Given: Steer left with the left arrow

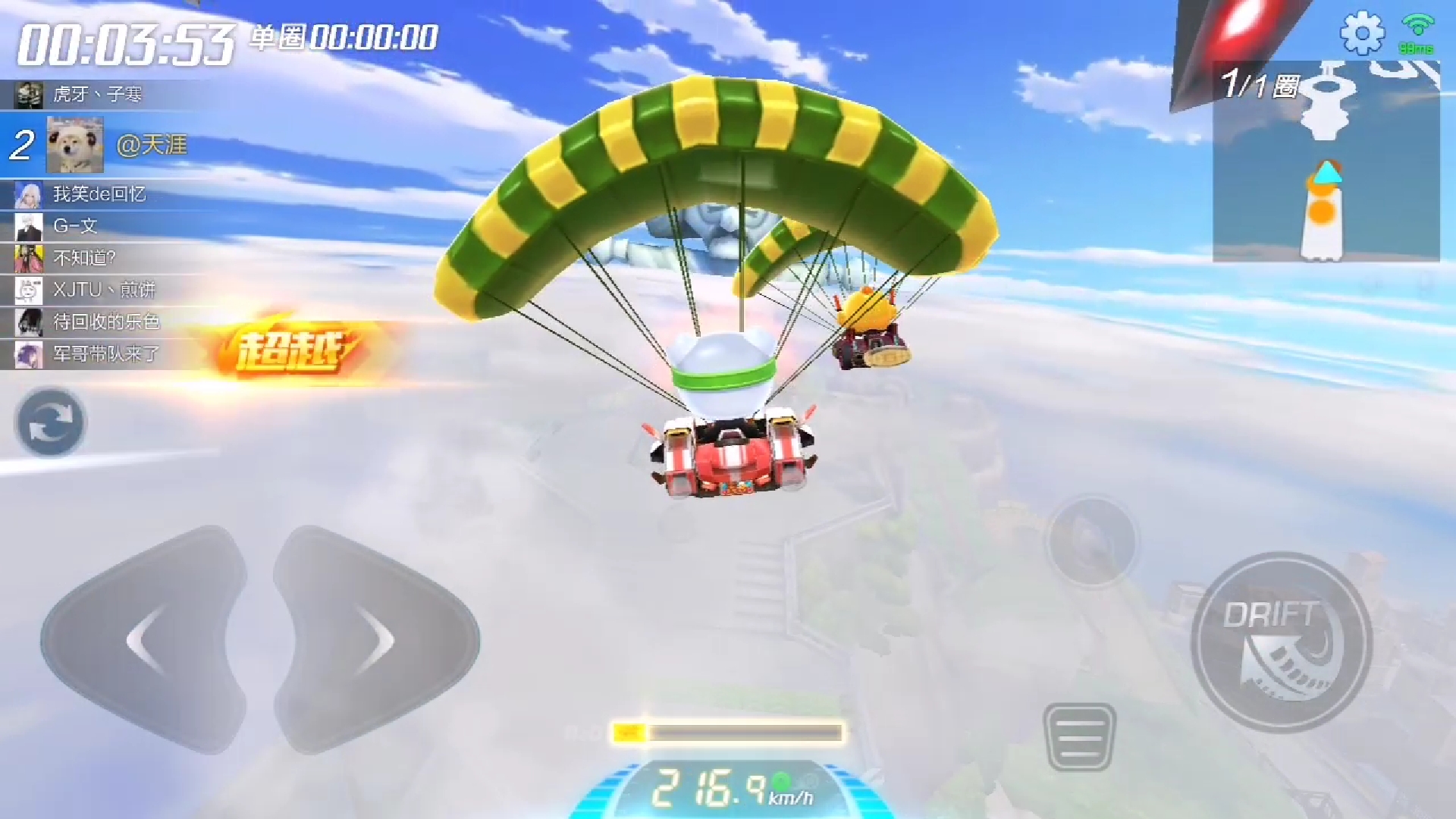Looking at the screenshot, I should pos(146,640).
